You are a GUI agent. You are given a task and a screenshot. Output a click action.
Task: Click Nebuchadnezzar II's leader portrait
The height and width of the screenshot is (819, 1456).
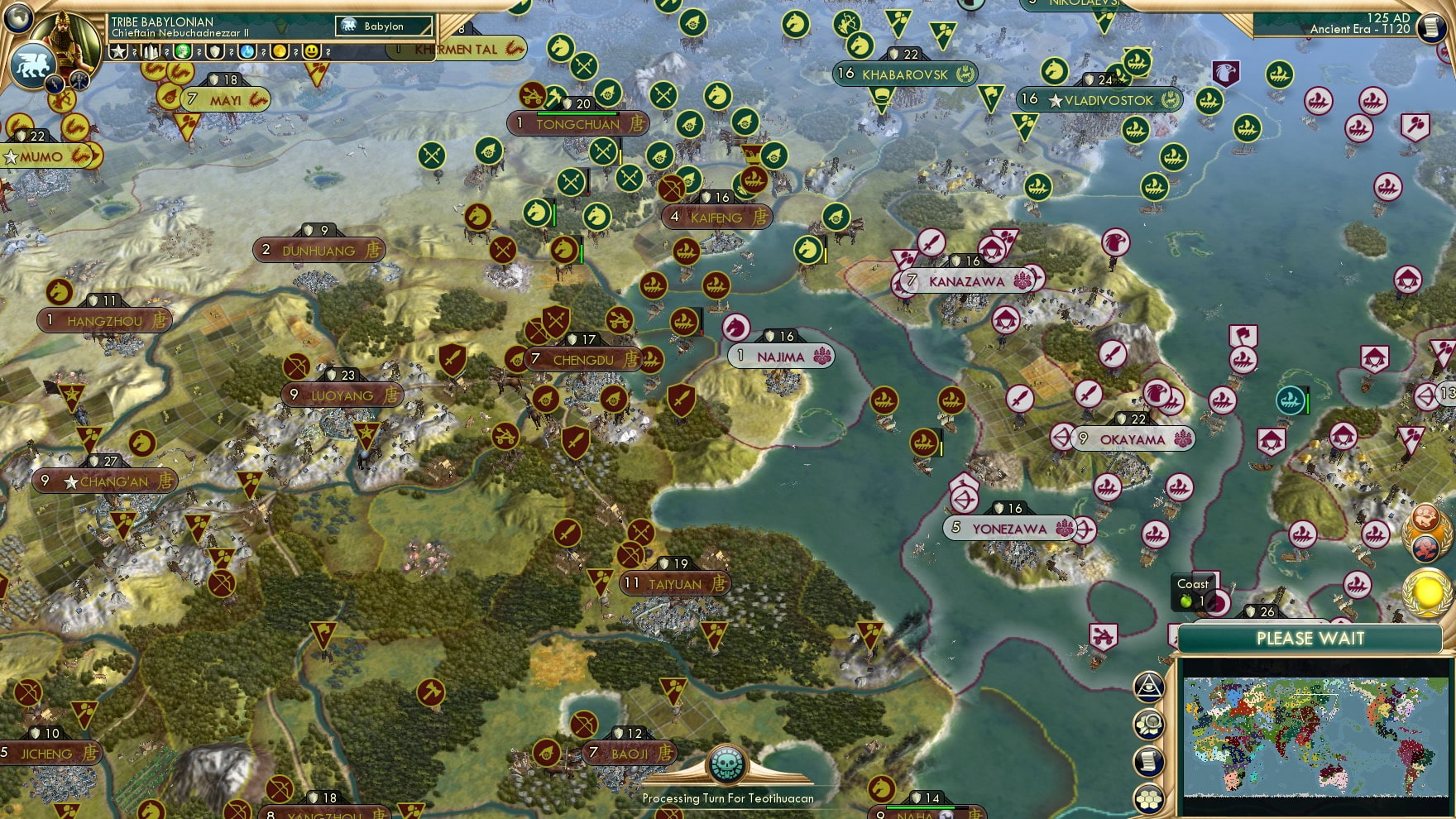(68, 40)
